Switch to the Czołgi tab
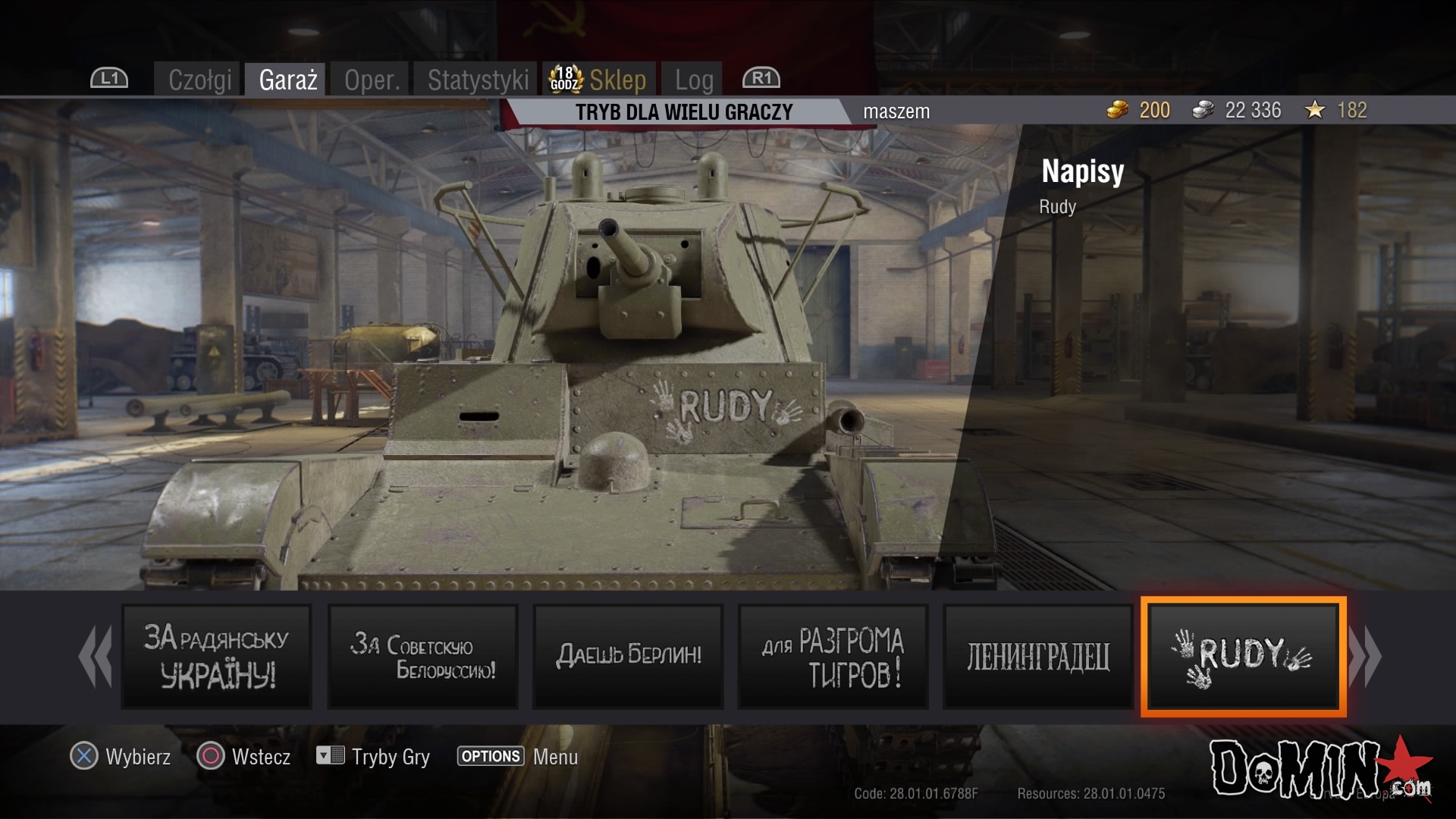1456x819 pixels. pos(199,80)
